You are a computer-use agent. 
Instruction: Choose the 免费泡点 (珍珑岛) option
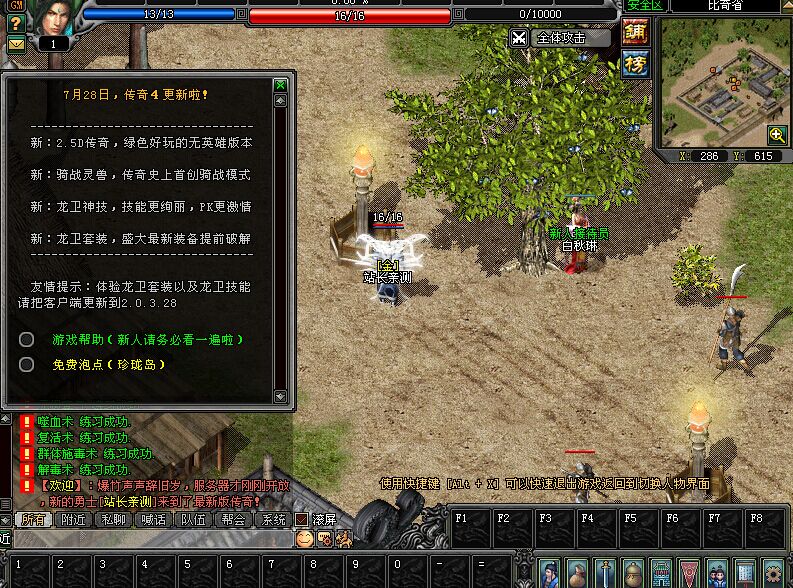109,365
